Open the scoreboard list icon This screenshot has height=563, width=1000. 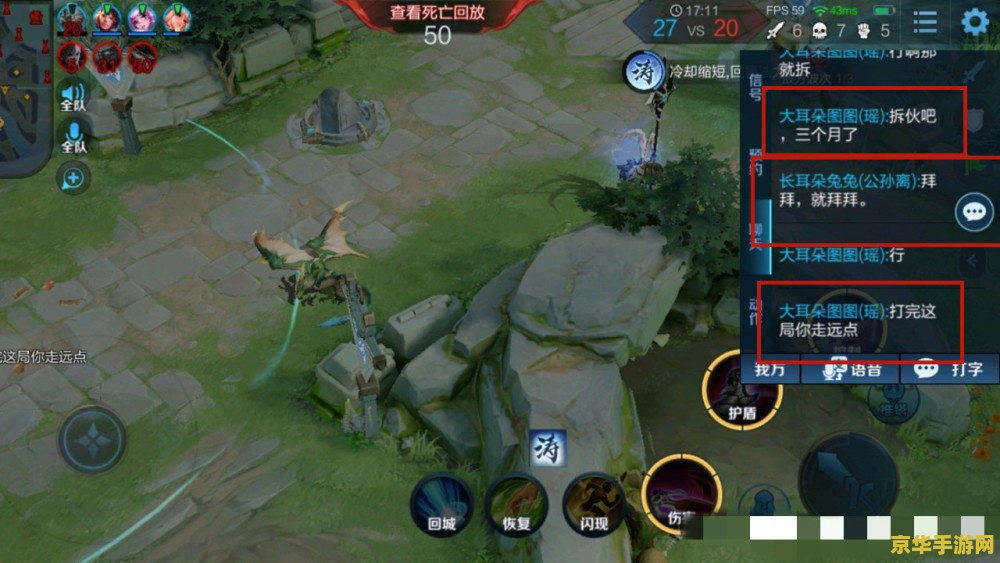pos(925,23)
